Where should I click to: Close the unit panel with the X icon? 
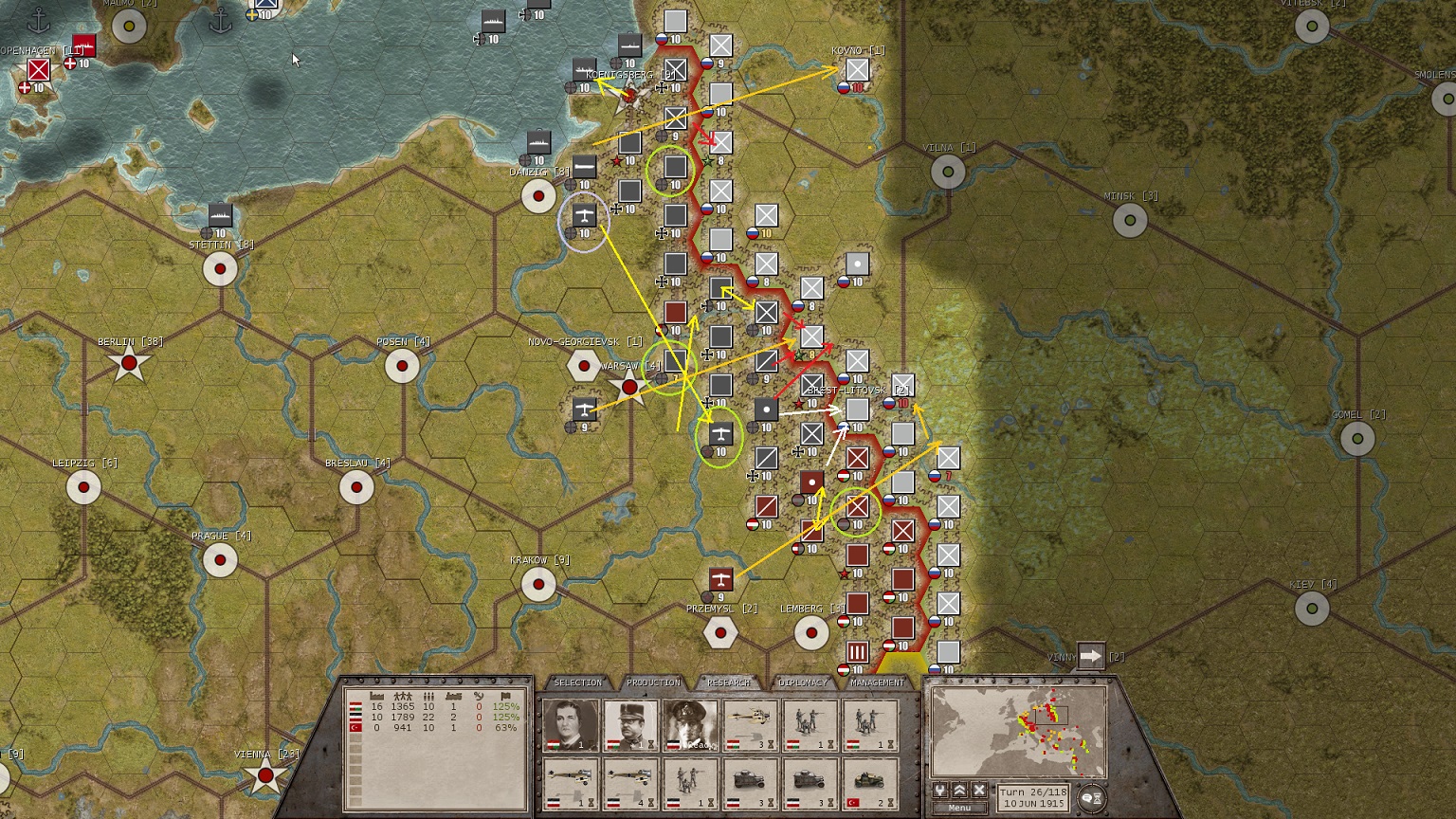click(x=978, y=789)
